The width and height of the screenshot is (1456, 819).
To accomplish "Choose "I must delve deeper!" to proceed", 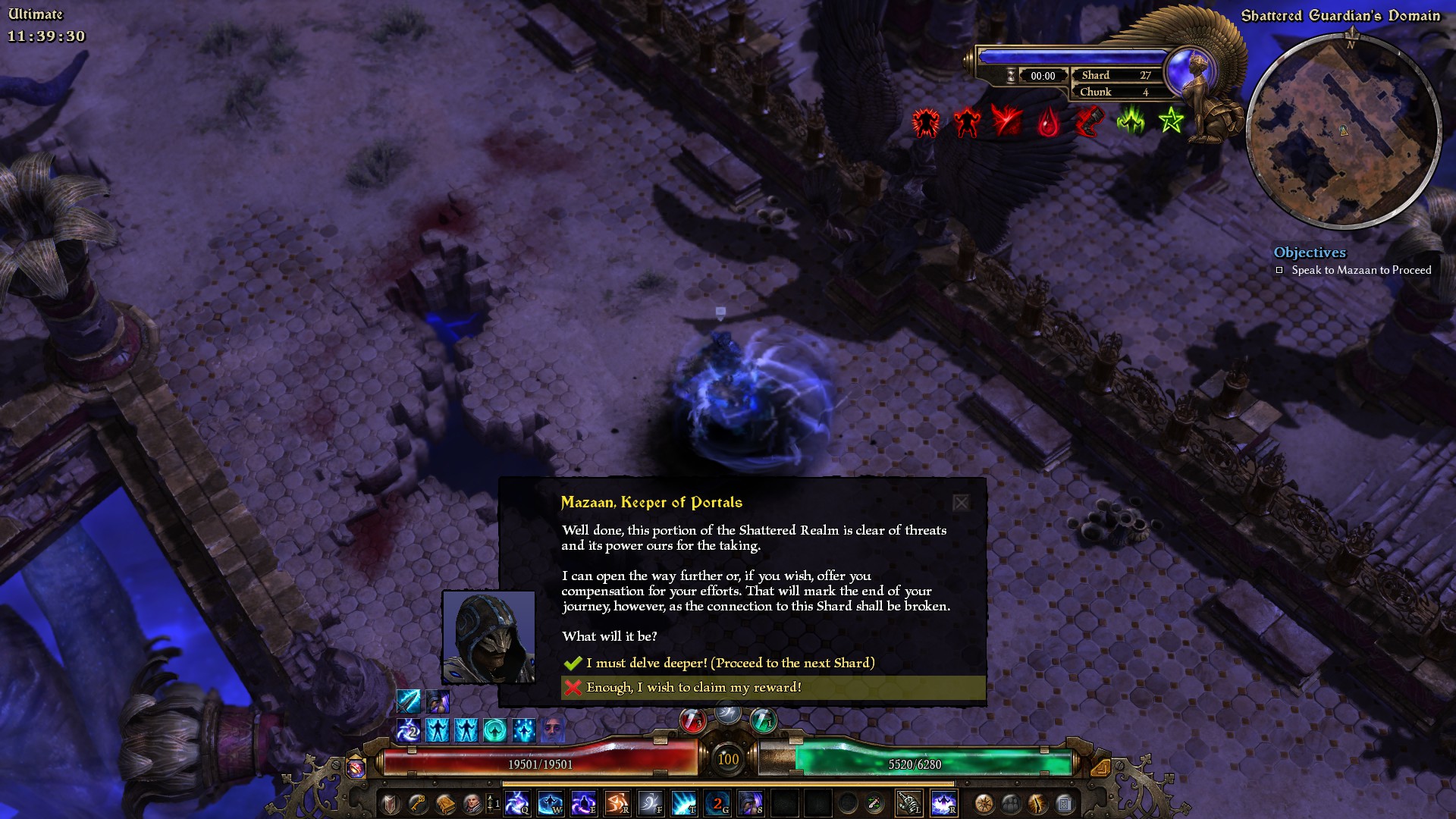I will [x=730, y=663].
